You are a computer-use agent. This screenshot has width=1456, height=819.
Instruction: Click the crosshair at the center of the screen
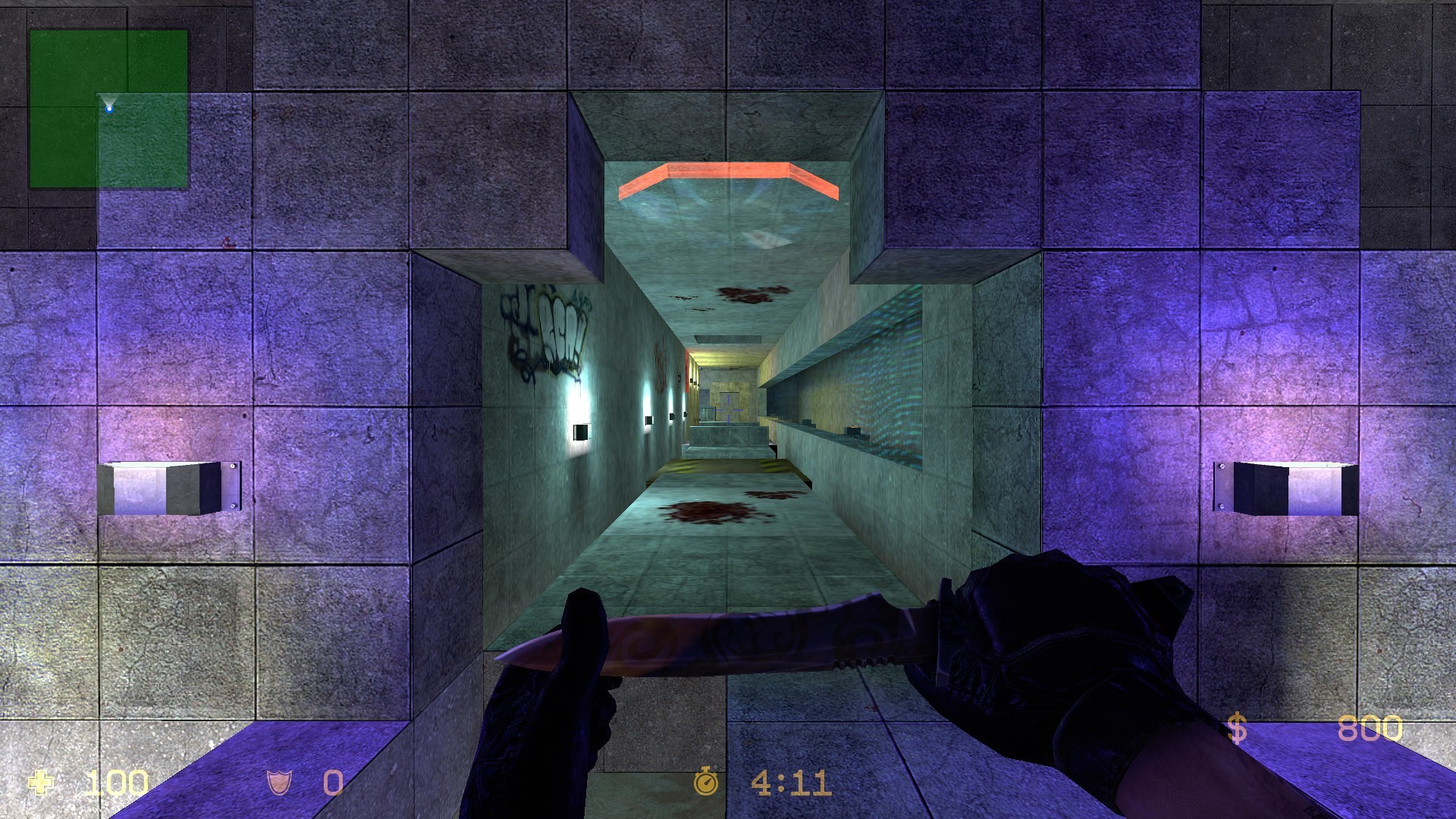[x=728, y=409]
